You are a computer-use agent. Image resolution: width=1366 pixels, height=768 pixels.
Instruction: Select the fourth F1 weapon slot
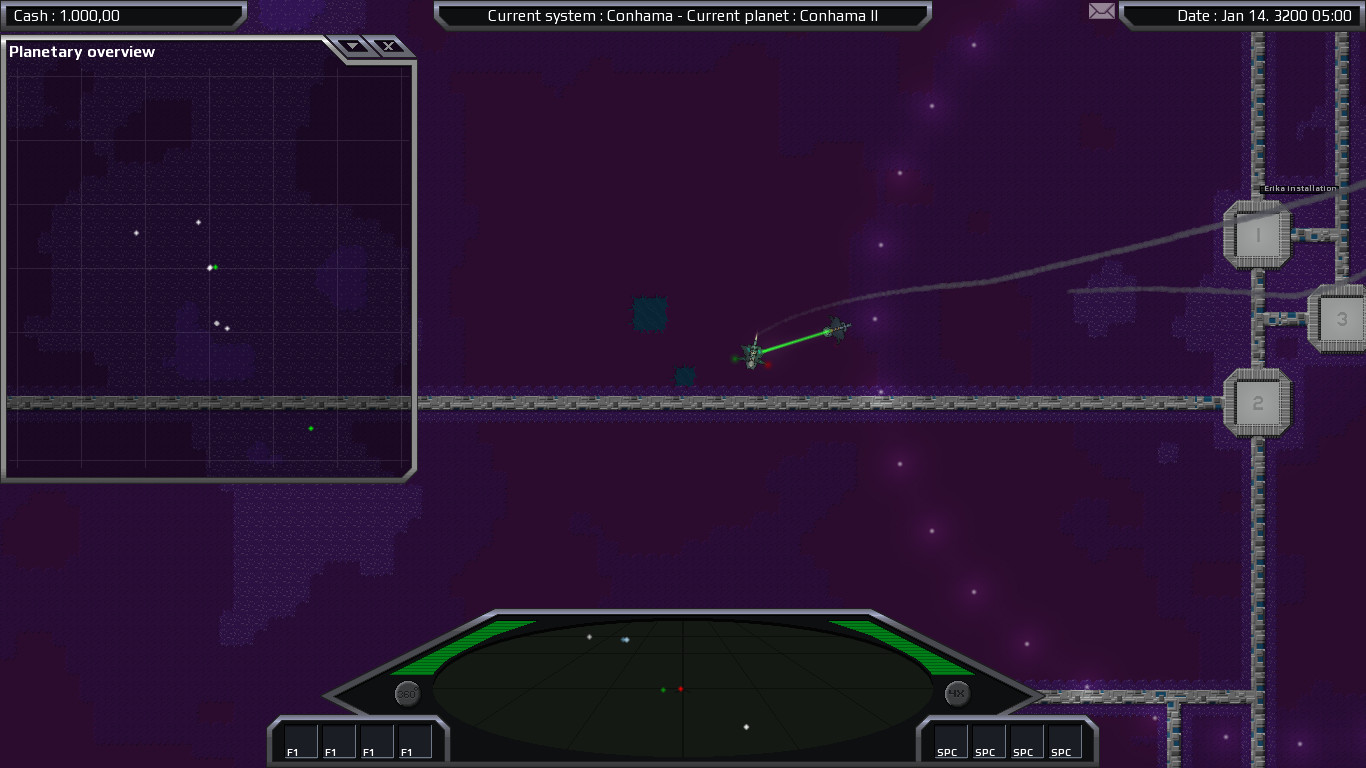point(413,741)
